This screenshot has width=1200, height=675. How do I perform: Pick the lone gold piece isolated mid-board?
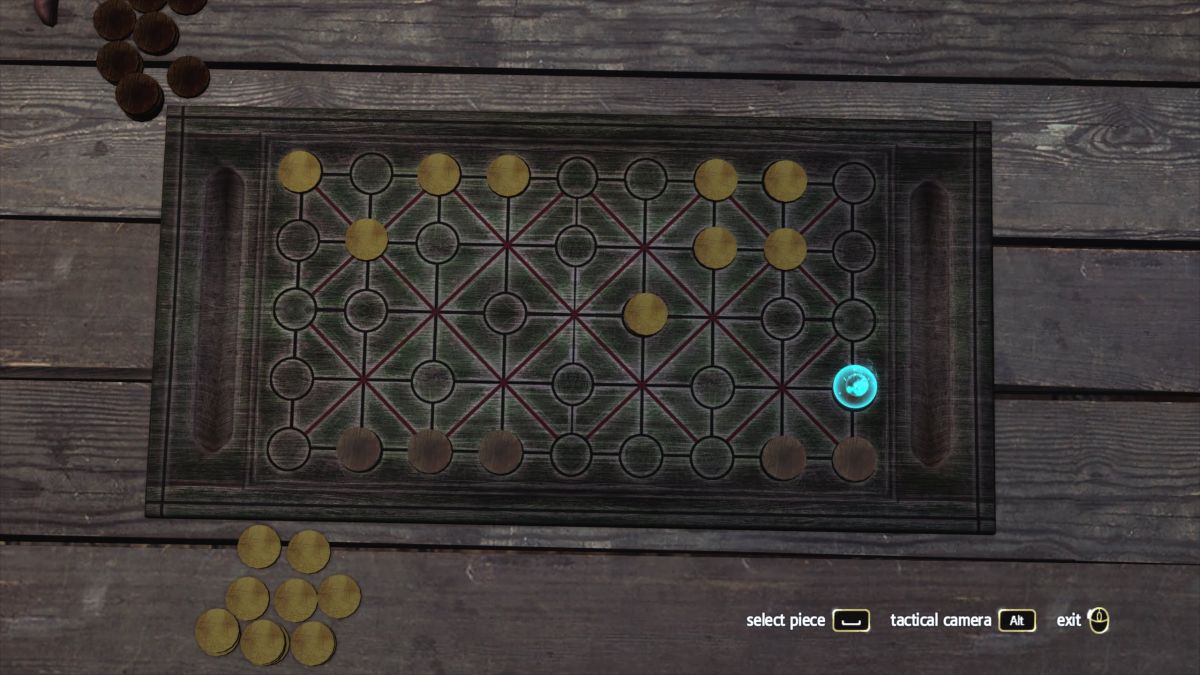click(645, 314)
